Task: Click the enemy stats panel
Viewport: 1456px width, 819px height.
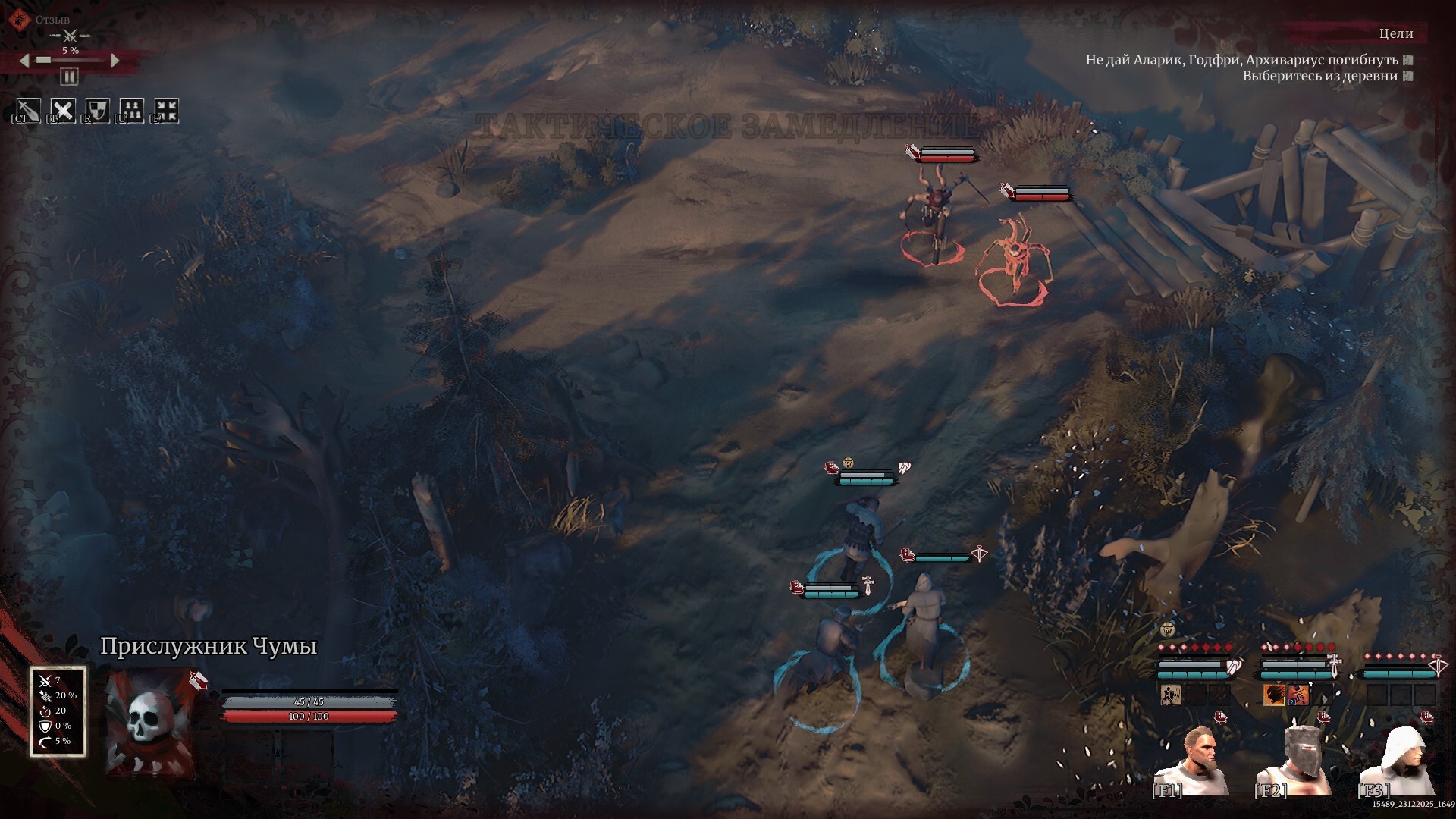Action: pyautogui.click(x=58, y=711)
